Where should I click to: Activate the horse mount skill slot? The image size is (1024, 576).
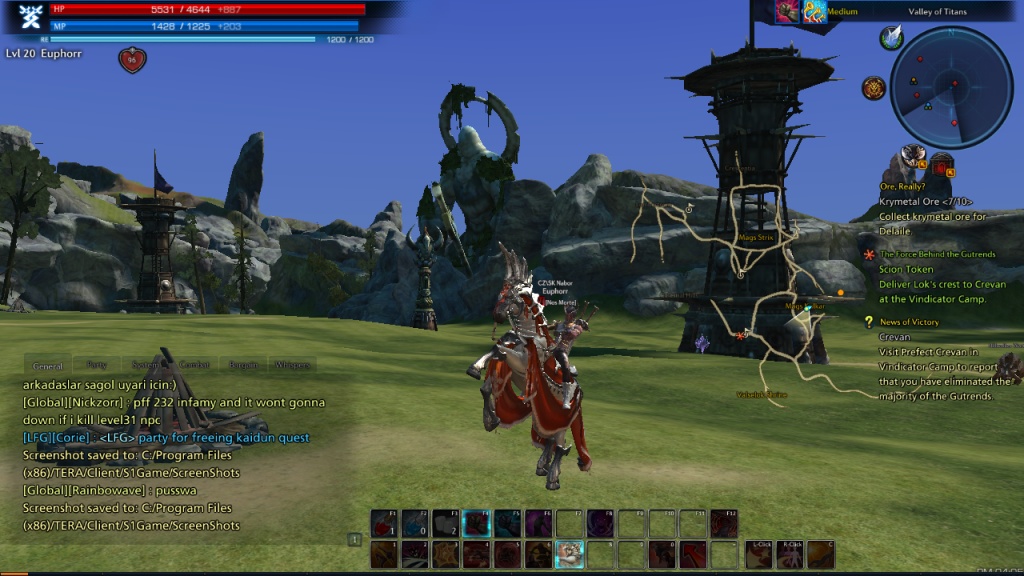tap(569, 553)
